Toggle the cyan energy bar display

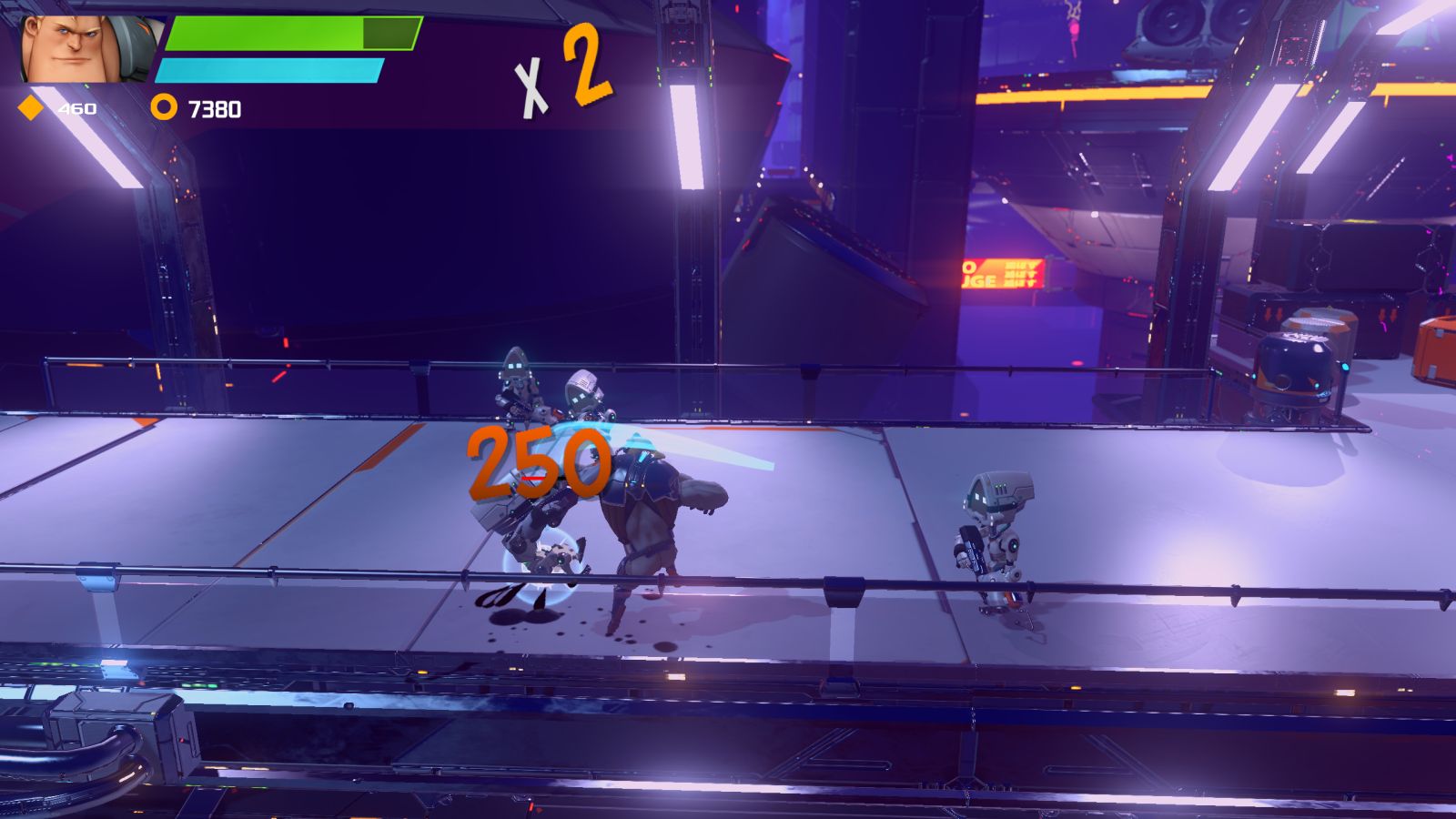(x=270, y=68)
